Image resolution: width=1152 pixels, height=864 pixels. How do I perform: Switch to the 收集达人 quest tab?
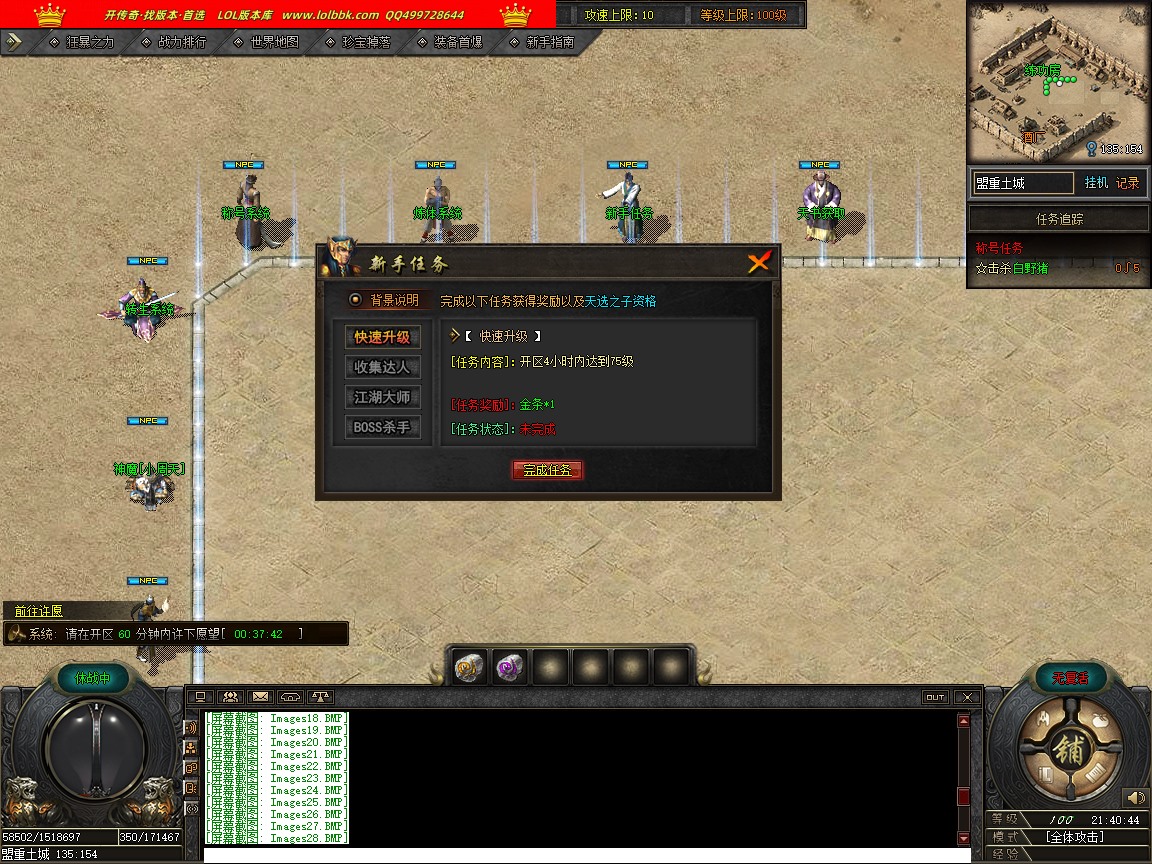click(x=382, y=367)
